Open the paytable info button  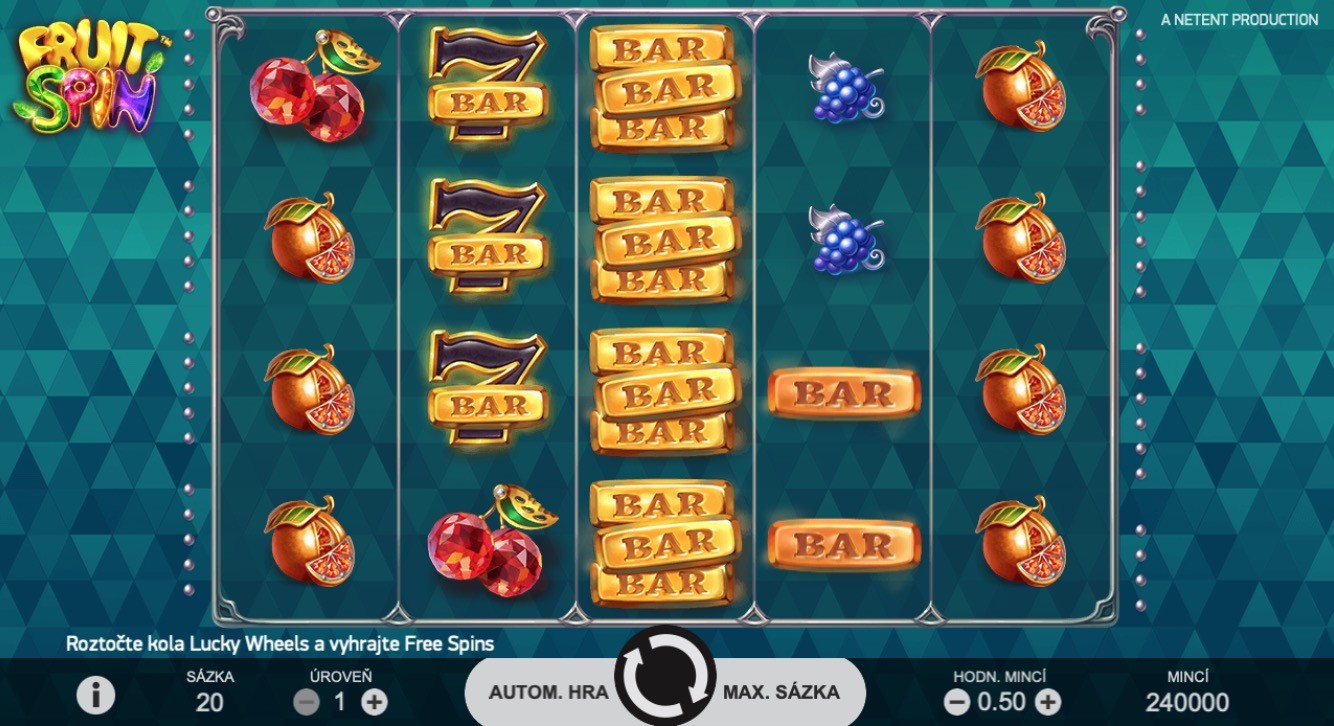click(96, 694)
